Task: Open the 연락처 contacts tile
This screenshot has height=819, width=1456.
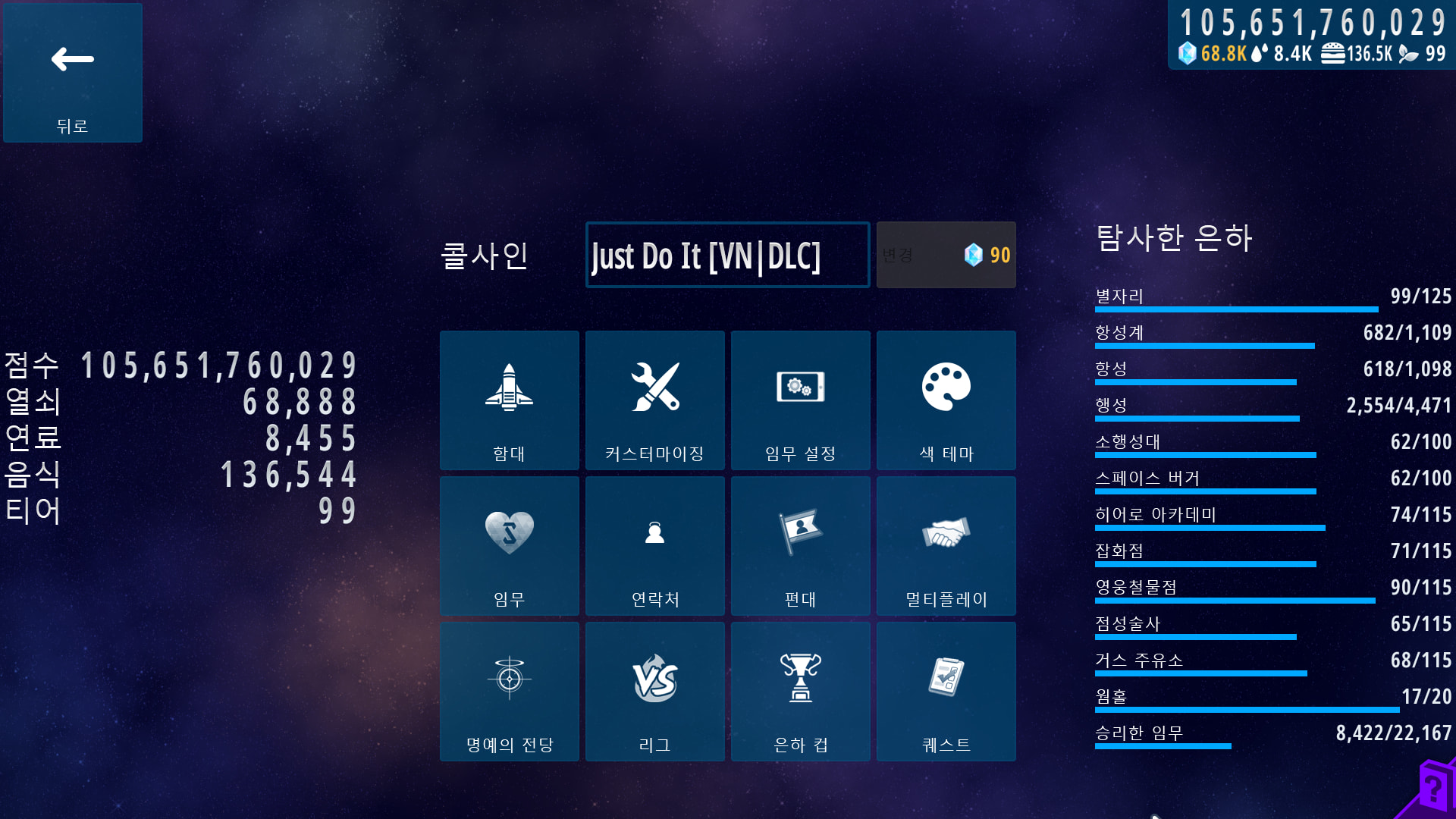Action: (x=654, y=546)
